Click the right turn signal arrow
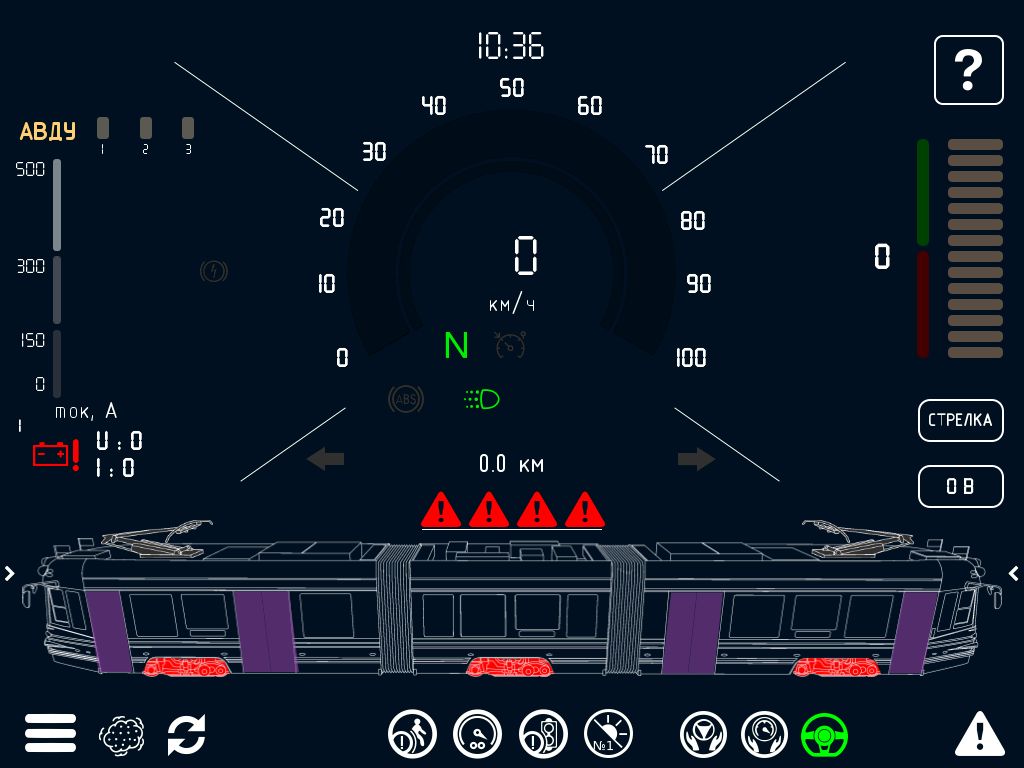The image size is (1024, 768). (x=696, y=459)
